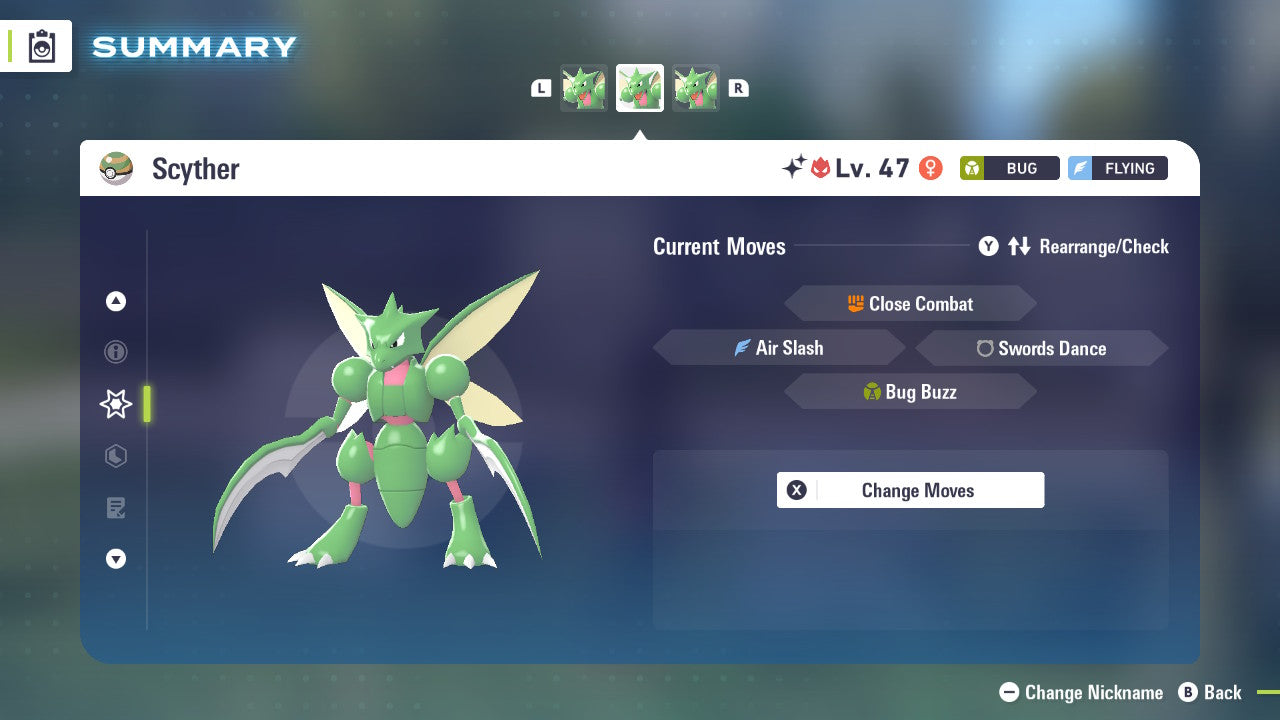Select the Bug Buzz move
1280x720 pixels.
(x=910, y=391)
